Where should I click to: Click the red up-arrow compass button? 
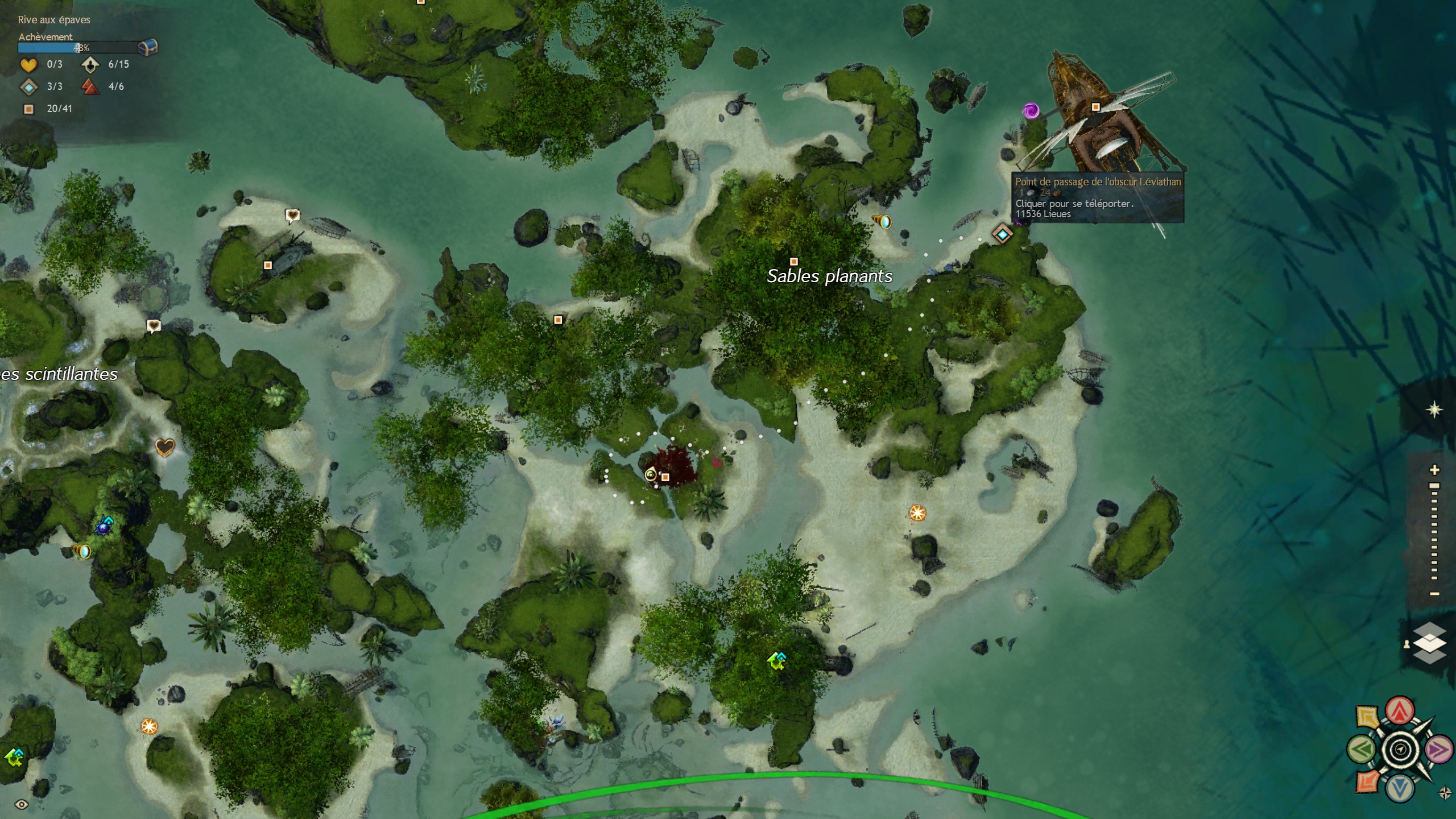click(x=1400, y=710)
